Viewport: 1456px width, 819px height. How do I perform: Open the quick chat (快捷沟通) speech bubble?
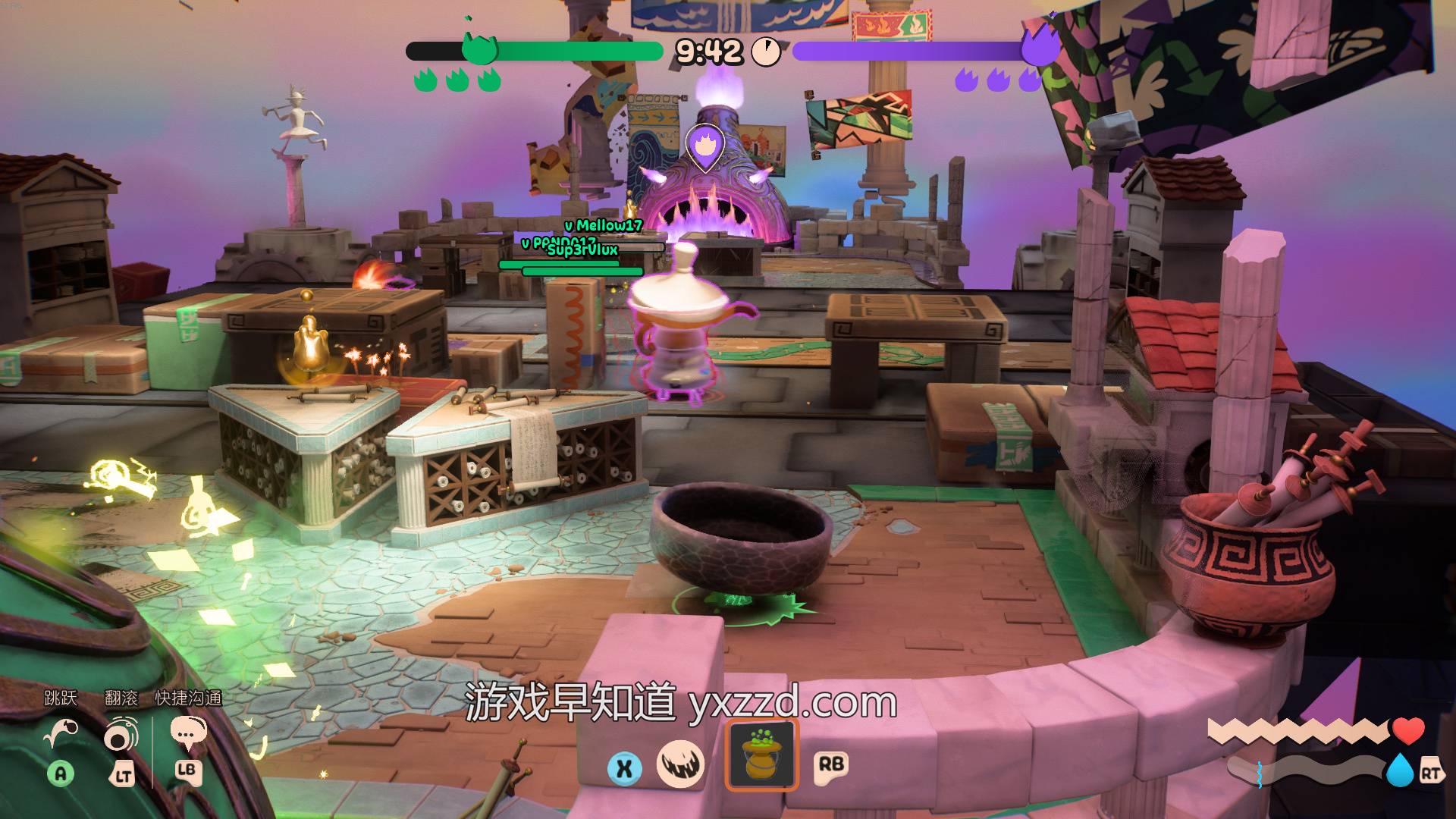(187, 734)
